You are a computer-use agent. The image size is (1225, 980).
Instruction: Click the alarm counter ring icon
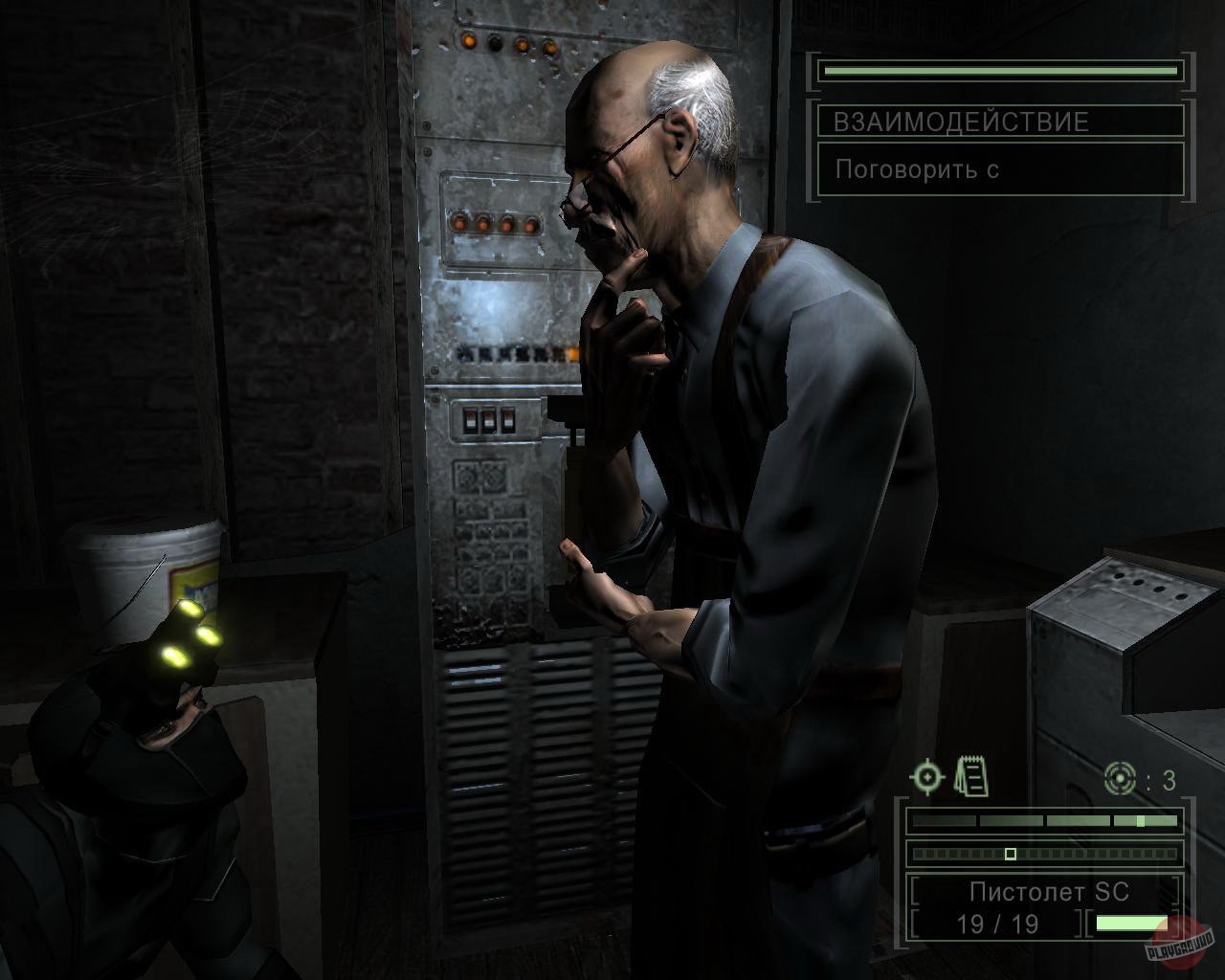1120,777
